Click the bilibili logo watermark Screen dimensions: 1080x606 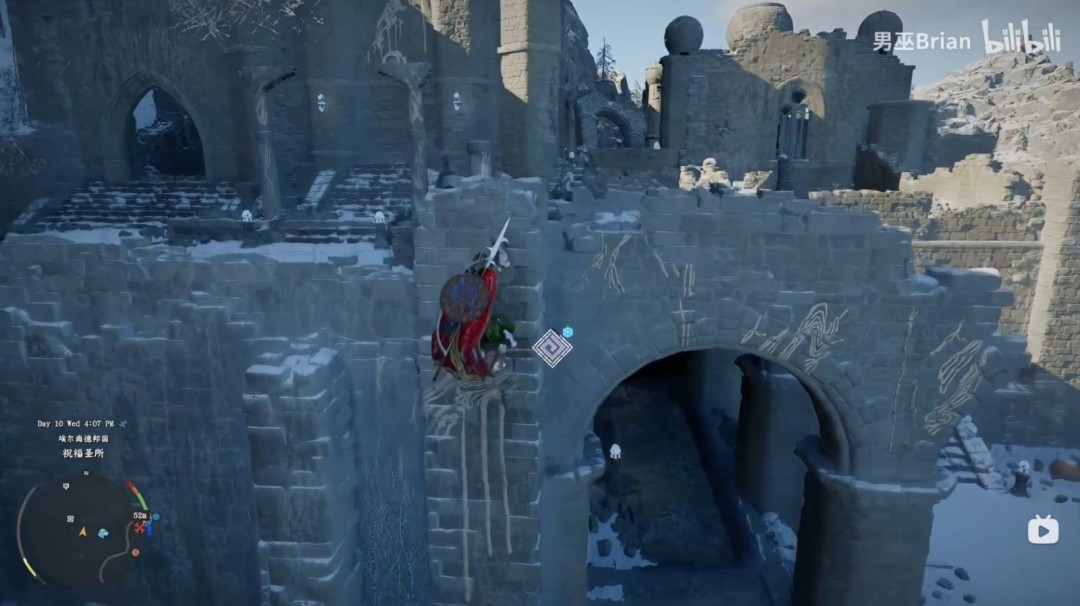click(1020, 39)
